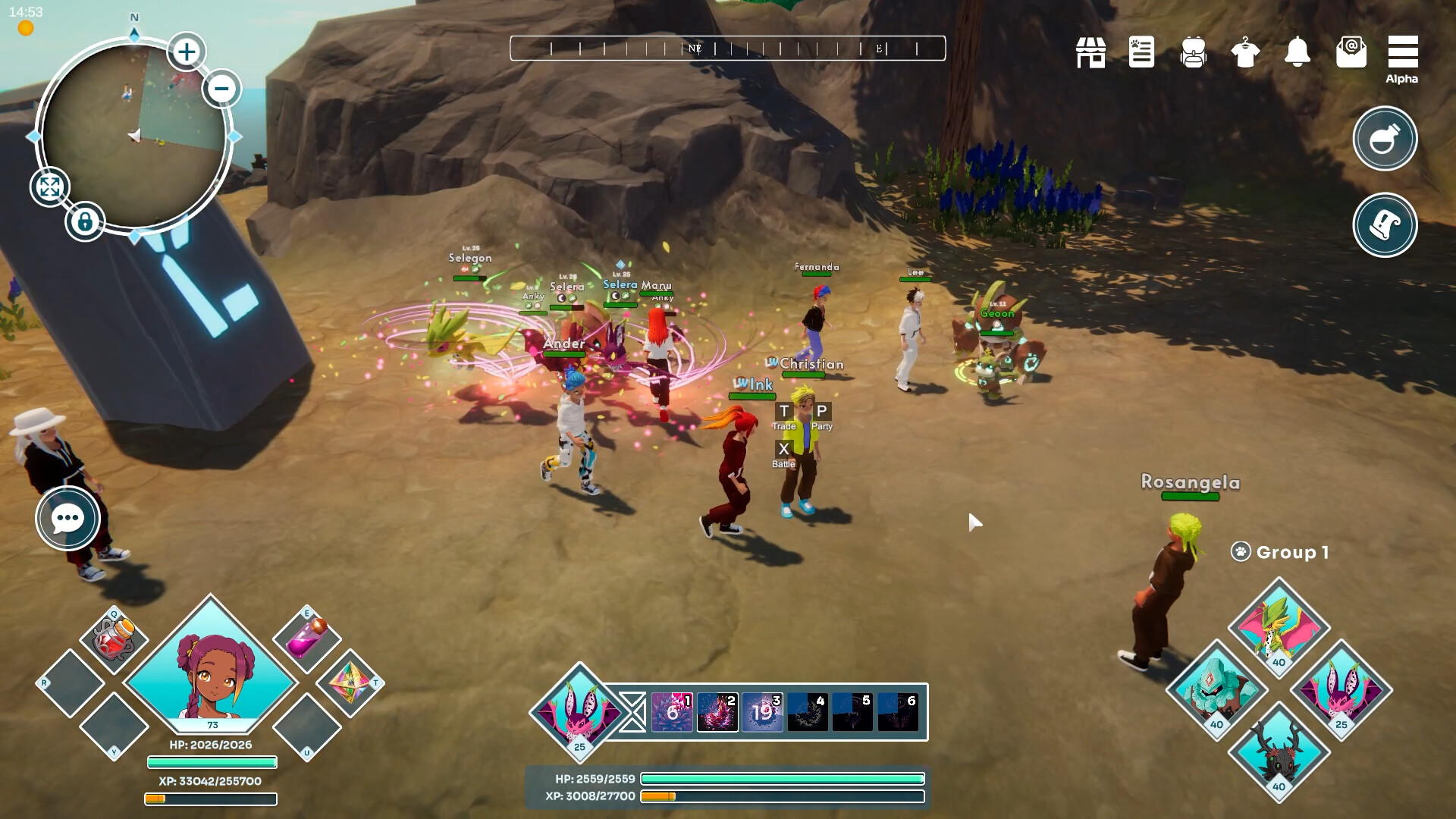Expand the minimap to full view

[50, 187]
